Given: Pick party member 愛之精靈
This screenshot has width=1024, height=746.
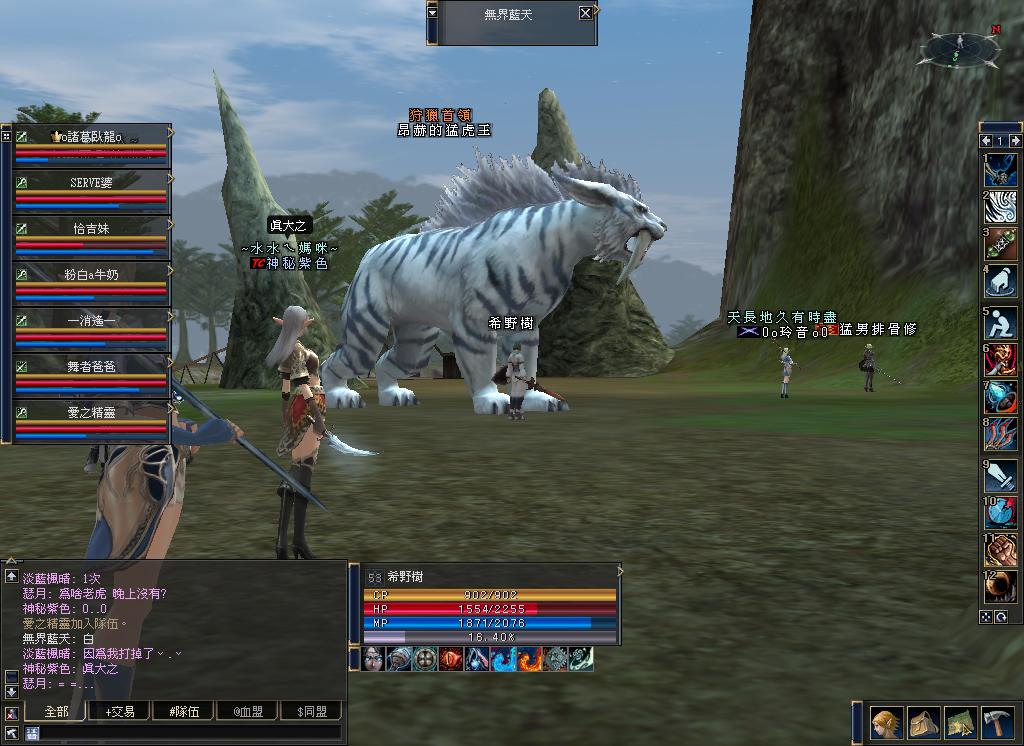Looking at the screenshot, I should (92, 412).
